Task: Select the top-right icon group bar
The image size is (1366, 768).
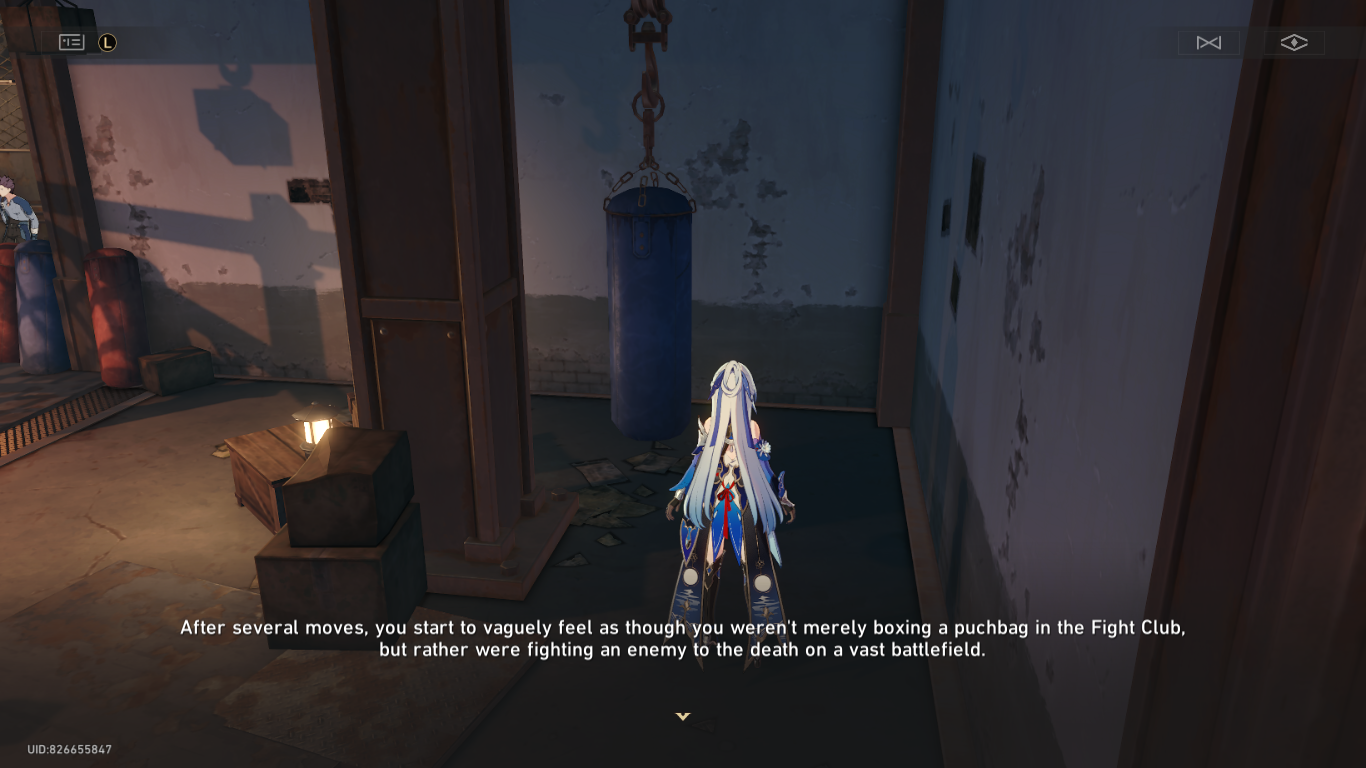Action: tap(1250, 42)
